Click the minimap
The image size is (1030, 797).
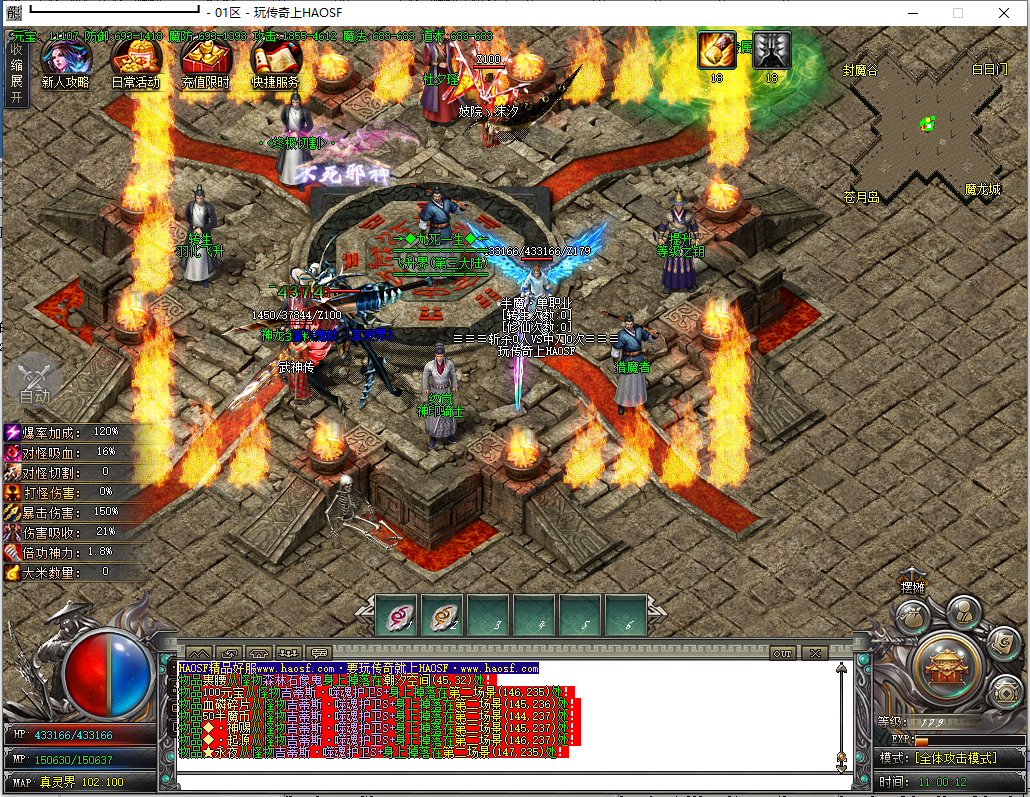click(926, 126)
